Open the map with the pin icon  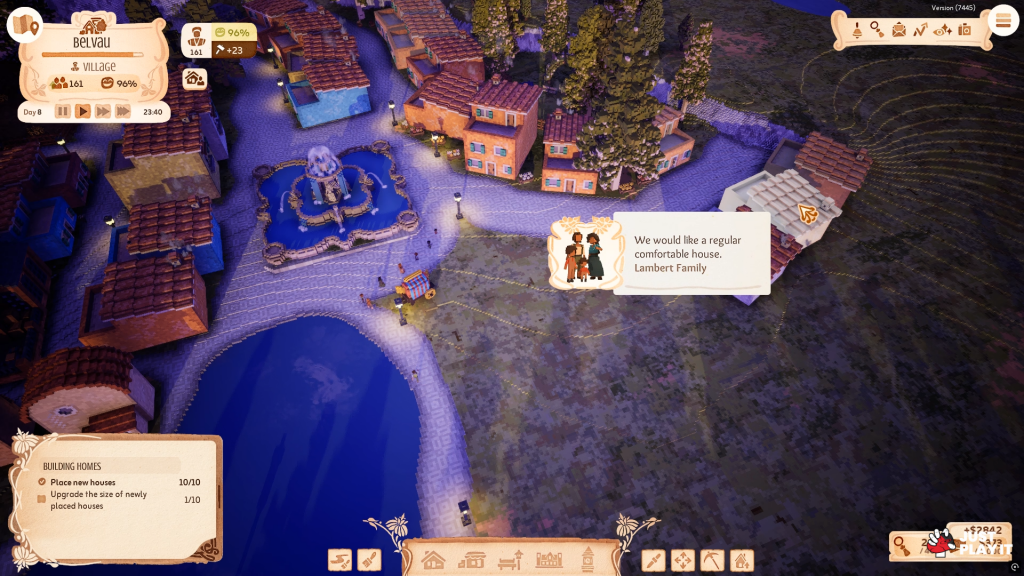pyautogui.click(x=24, y=25)
